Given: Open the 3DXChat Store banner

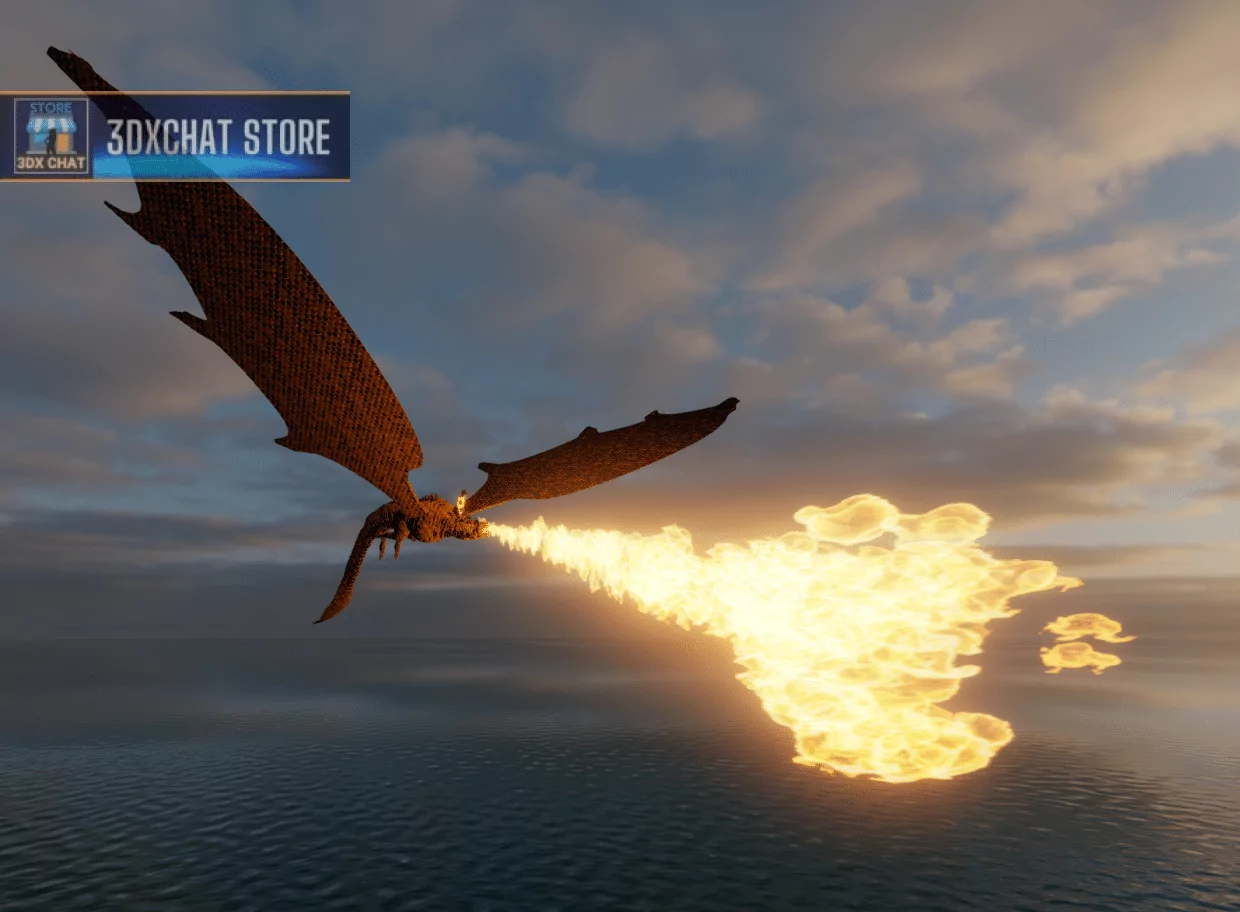Looking at the screenshot, I should tap(218, 138).
